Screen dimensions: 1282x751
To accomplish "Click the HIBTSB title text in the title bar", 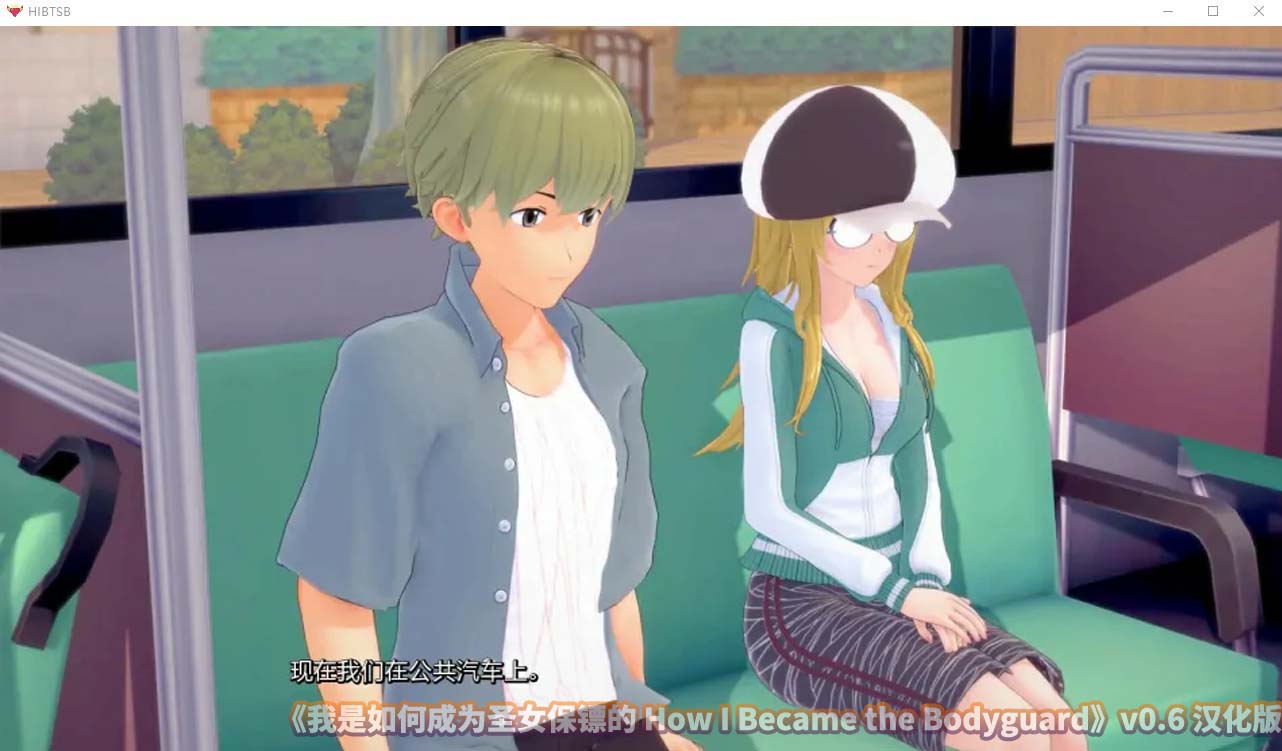I will pos(49,12).
